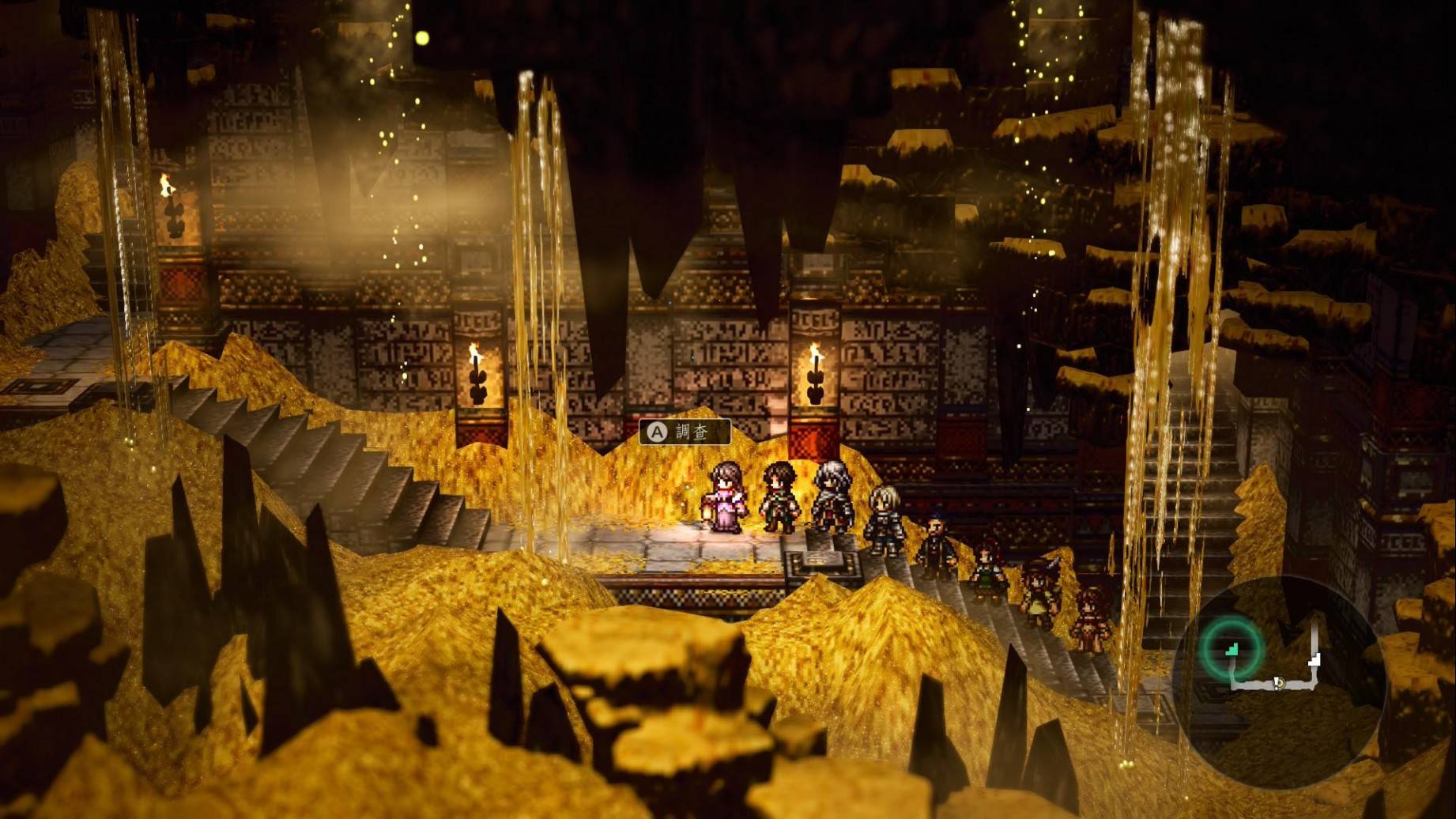Screen dimensions: 1456x819
Task: Select the white stairs marker on minimap
Action: coord(1315,659)
